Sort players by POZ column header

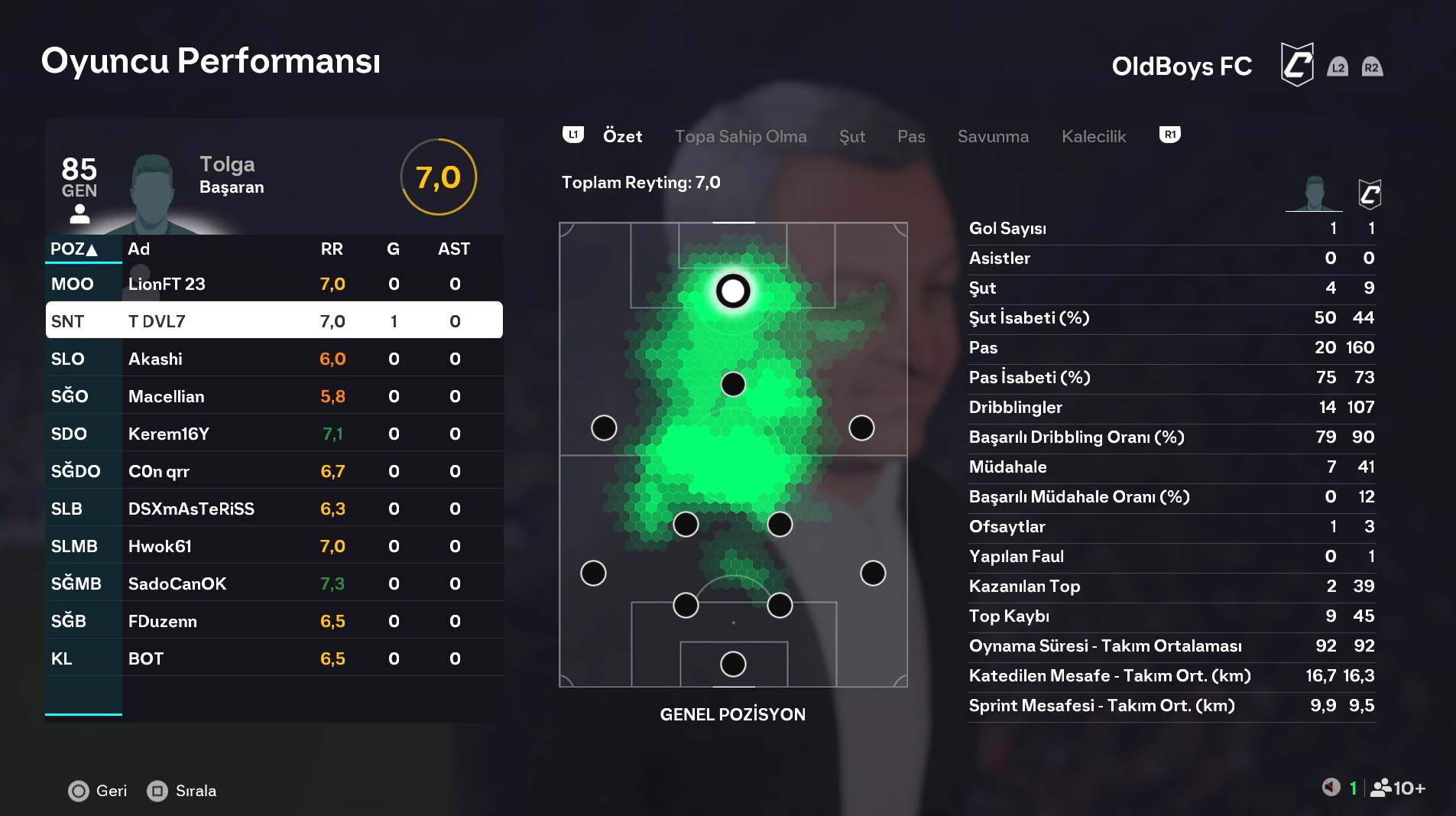click(74, 249)
